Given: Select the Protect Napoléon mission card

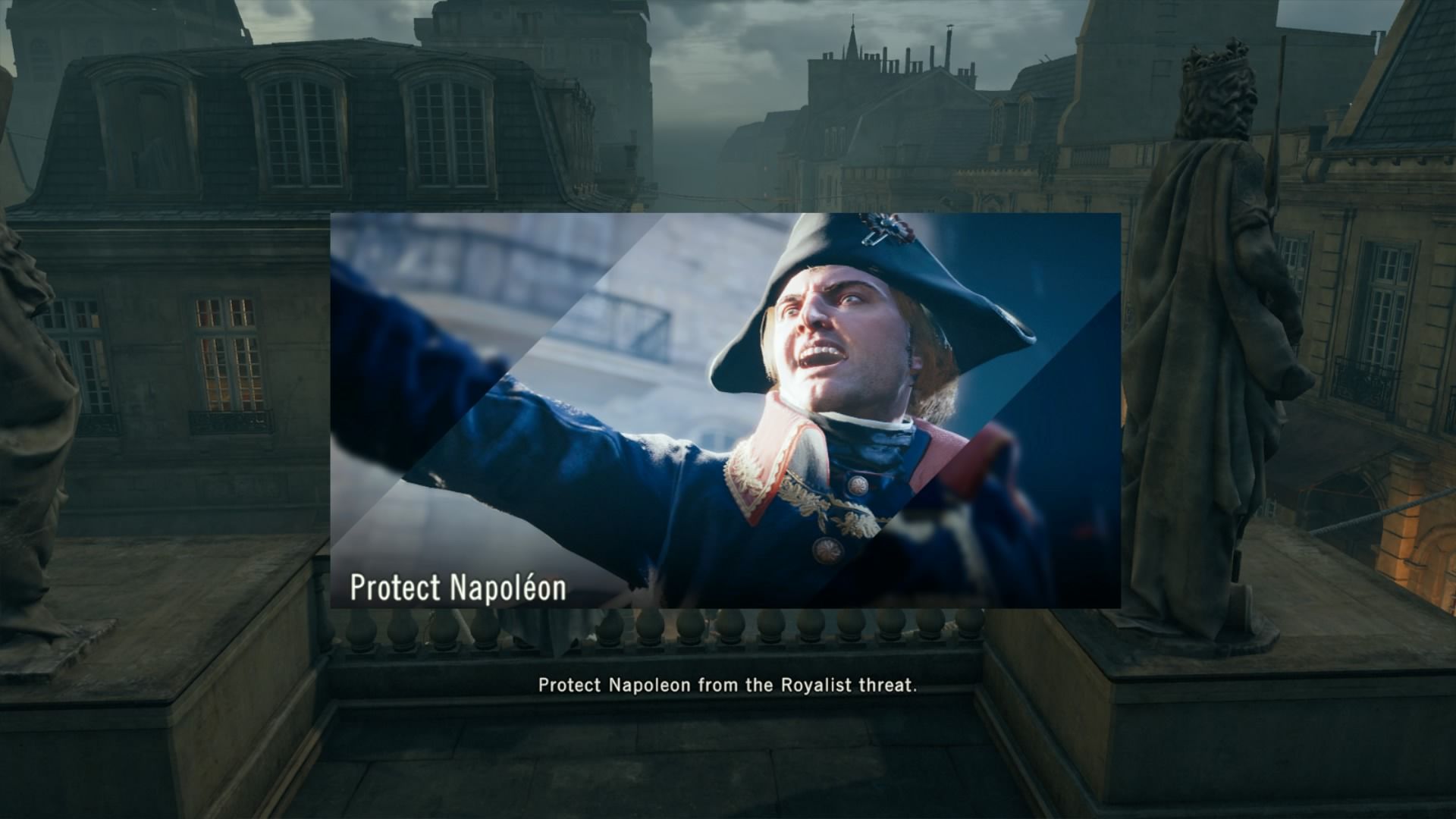Looking at the screenshot, I should click(725, 410).
